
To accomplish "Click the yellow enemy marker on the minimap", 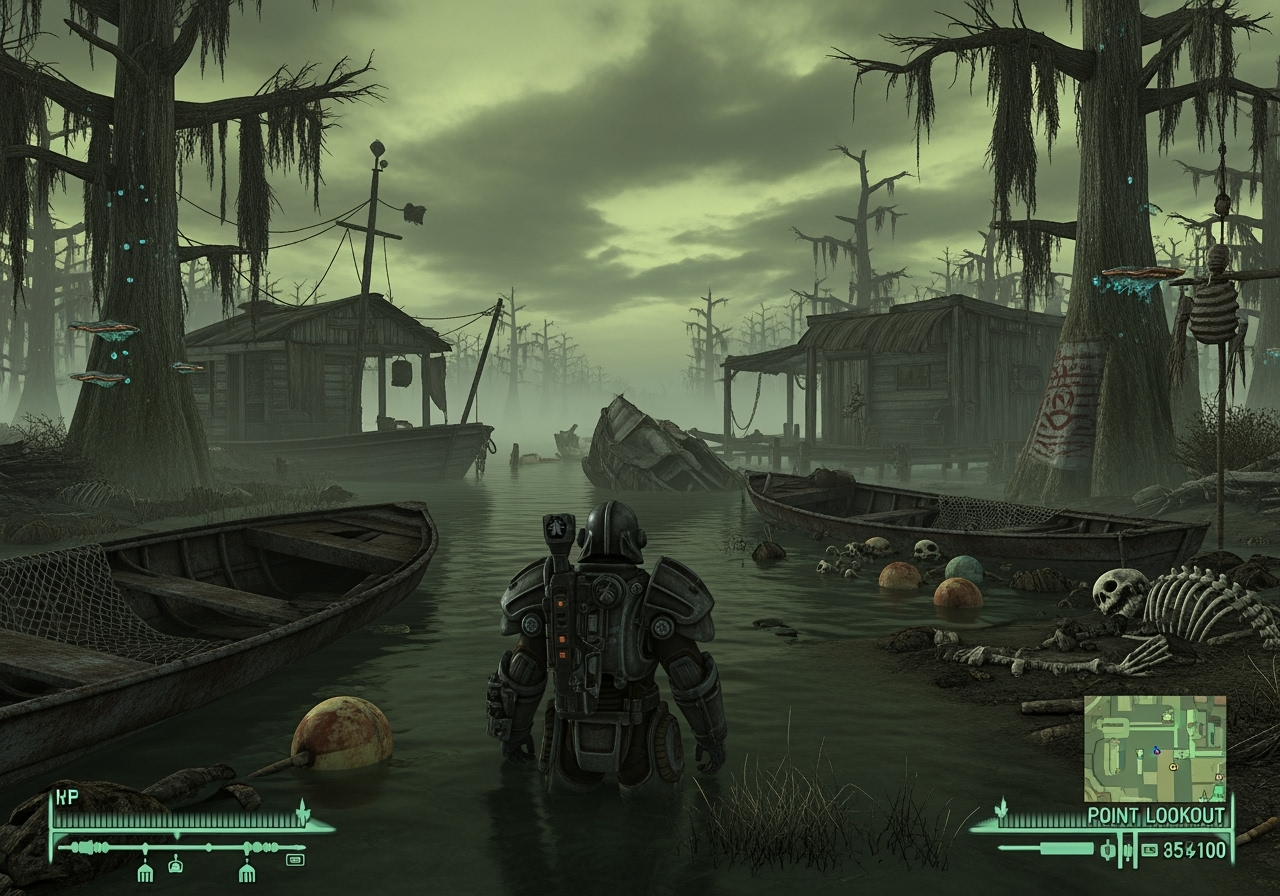I will (x=1173, y=768).
